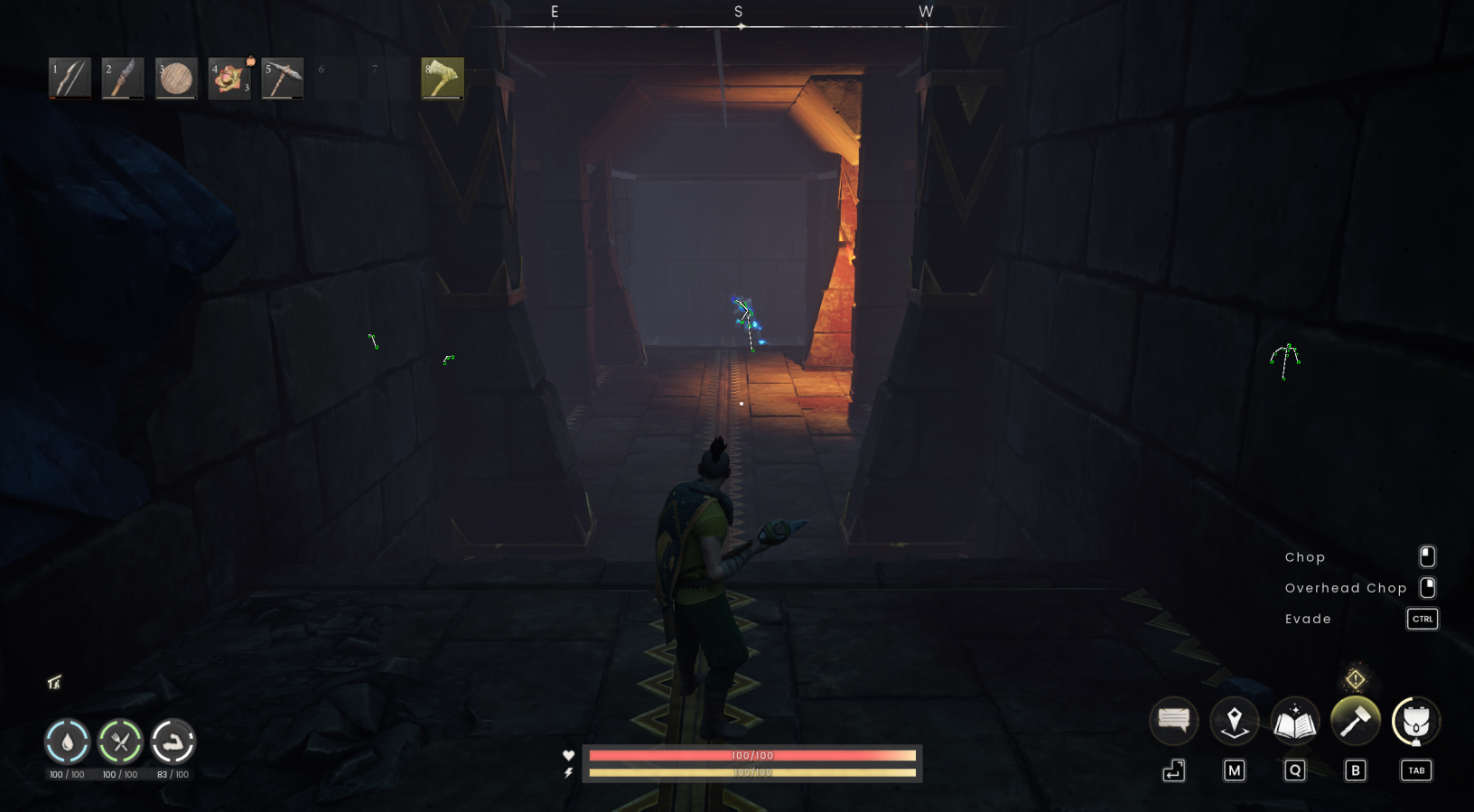Click the water droplet gauge
The width and height of the screenshot is (1474, 812).
(x=67, y=742)
